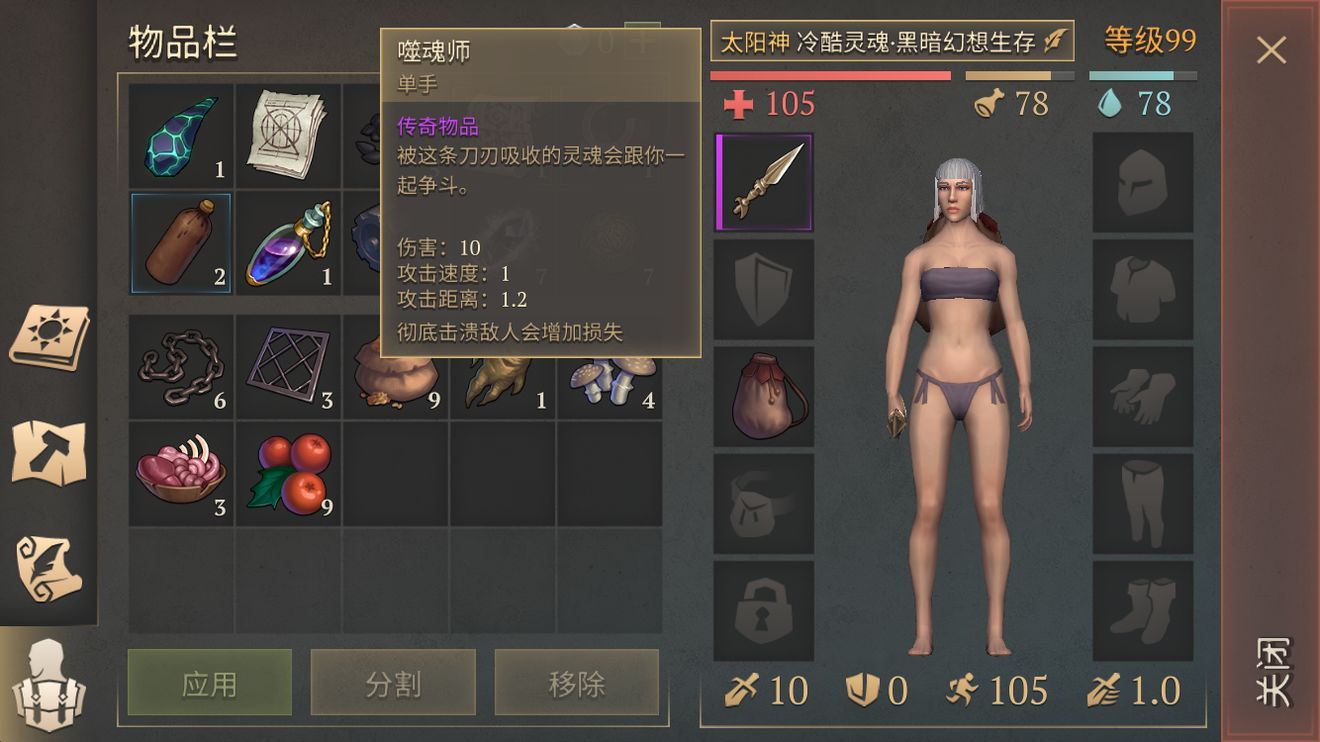Image resolution: width=1320 pixels, height=742 pixels.
Task: Click the equipped soul-eater dagger weapon slot
Action: (763, 180)
